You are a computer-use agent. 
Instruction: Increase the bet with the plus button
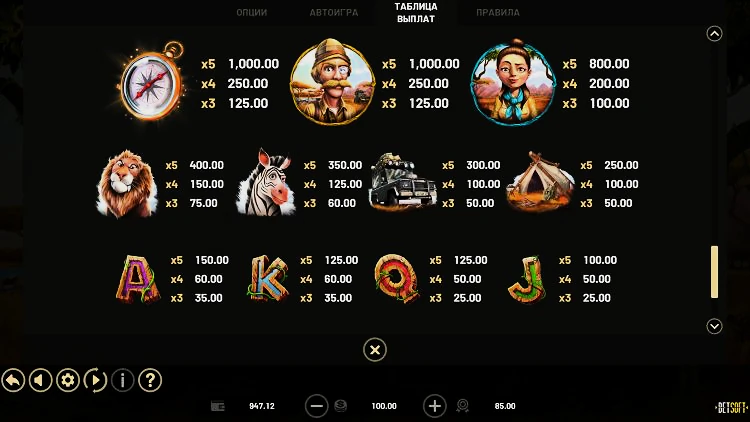click(435, 406)
